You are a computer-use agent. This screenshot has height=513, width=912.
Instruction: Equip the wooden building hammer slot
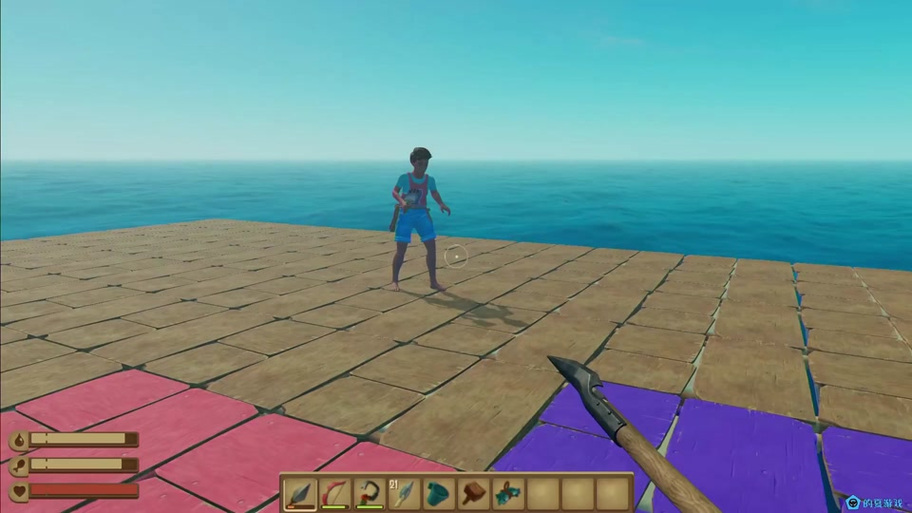point(473,493)
